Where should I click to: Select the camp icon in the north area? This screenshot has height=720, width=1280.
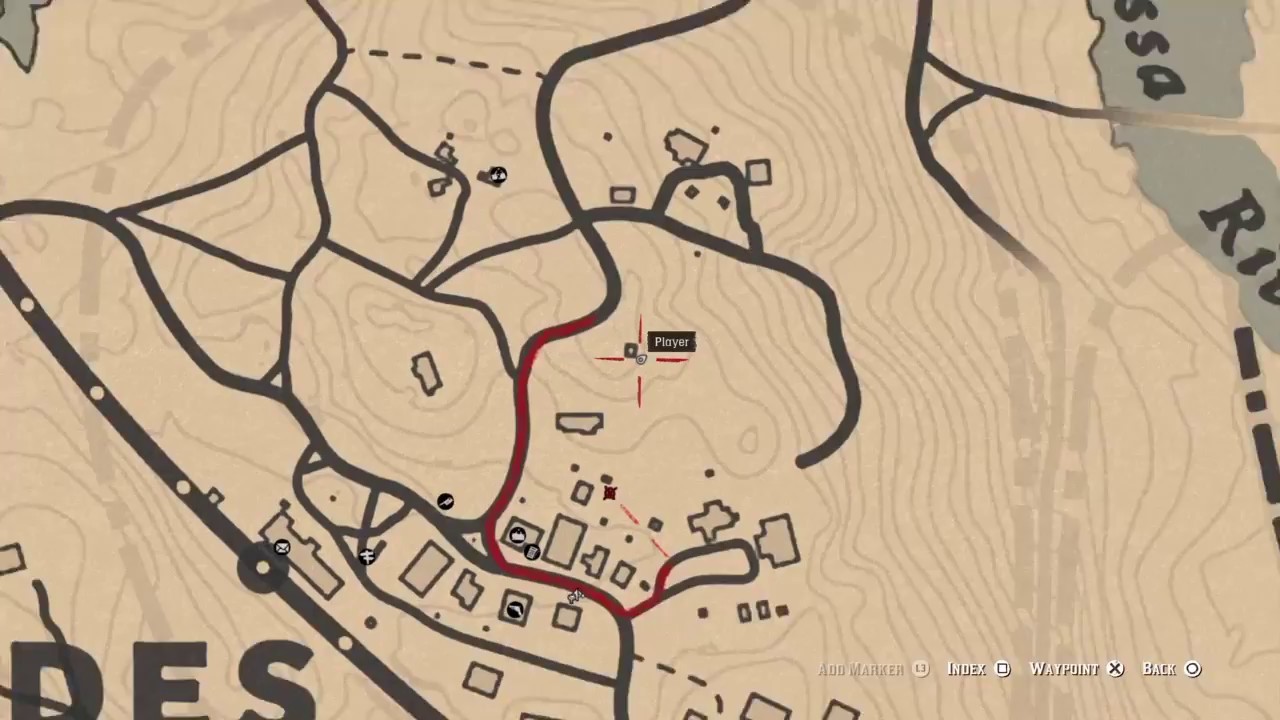point(497,175)
